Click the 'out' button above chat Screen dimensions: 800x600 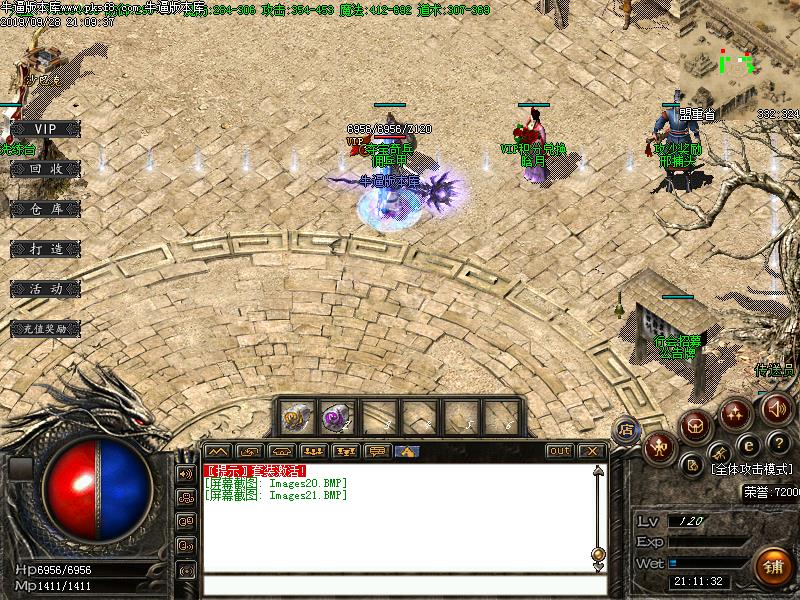coord(560,451)
